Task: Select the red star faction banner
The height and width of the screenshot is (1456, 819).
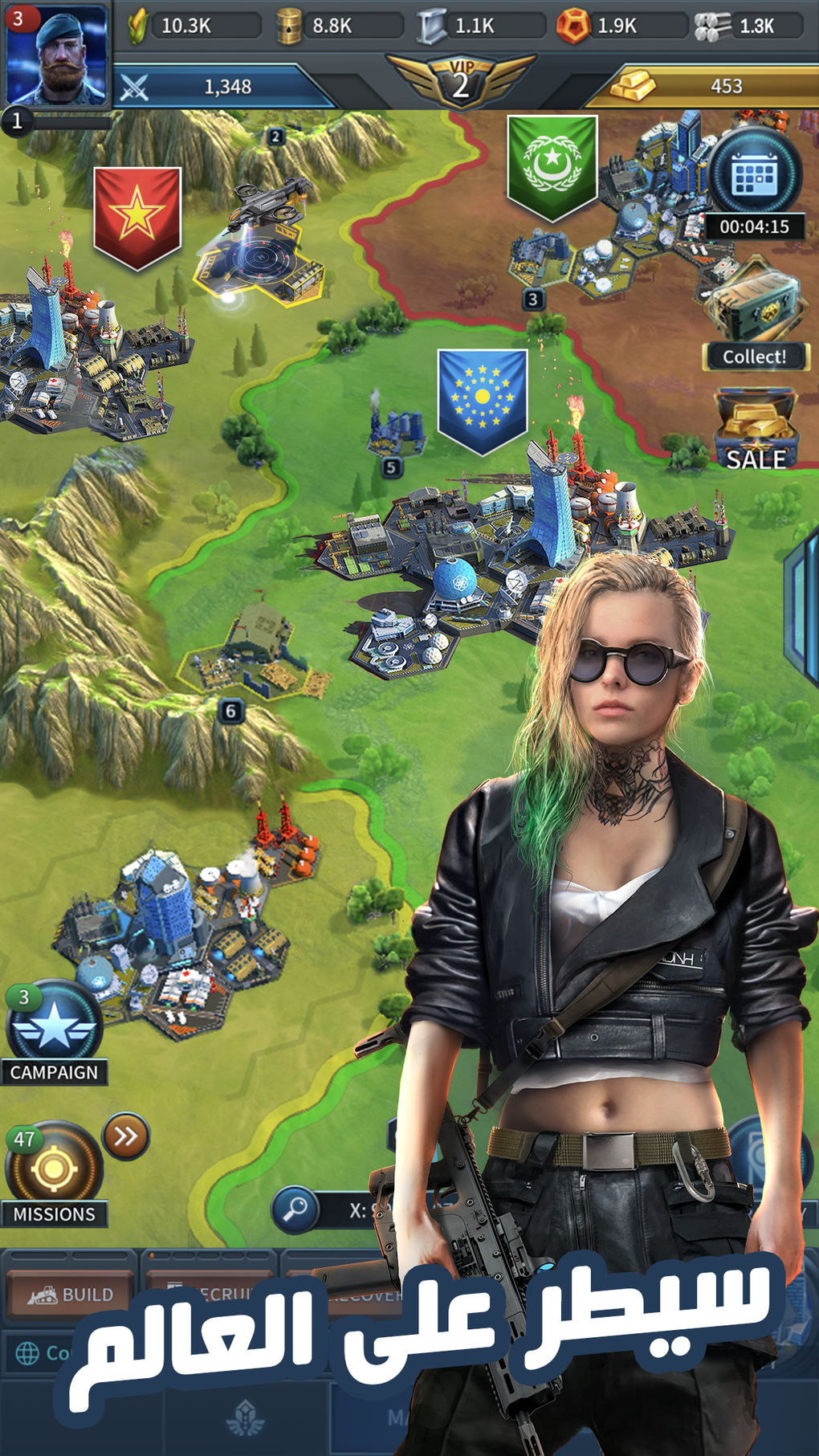Action: 136,217
